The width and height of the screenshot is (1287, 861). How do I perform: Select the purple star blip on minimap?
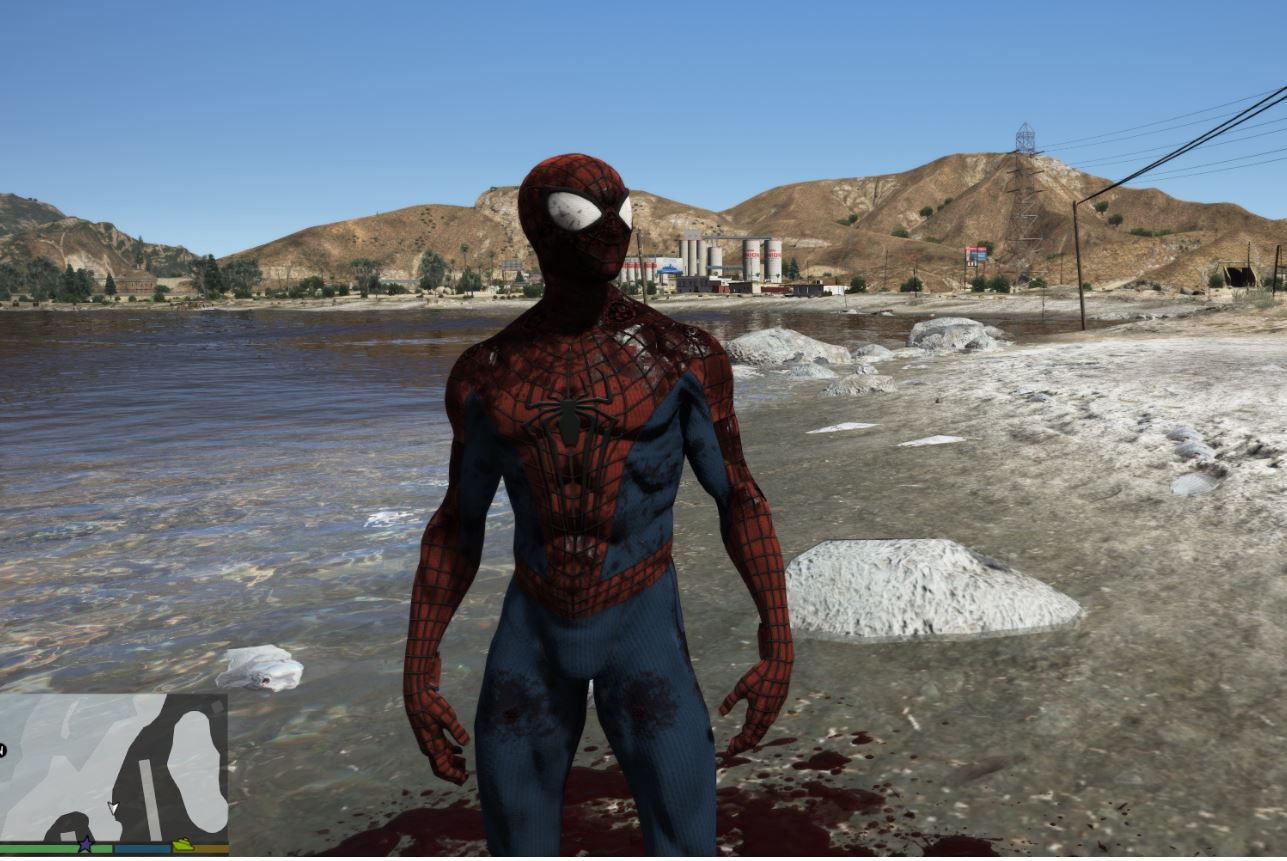[86, 845]
